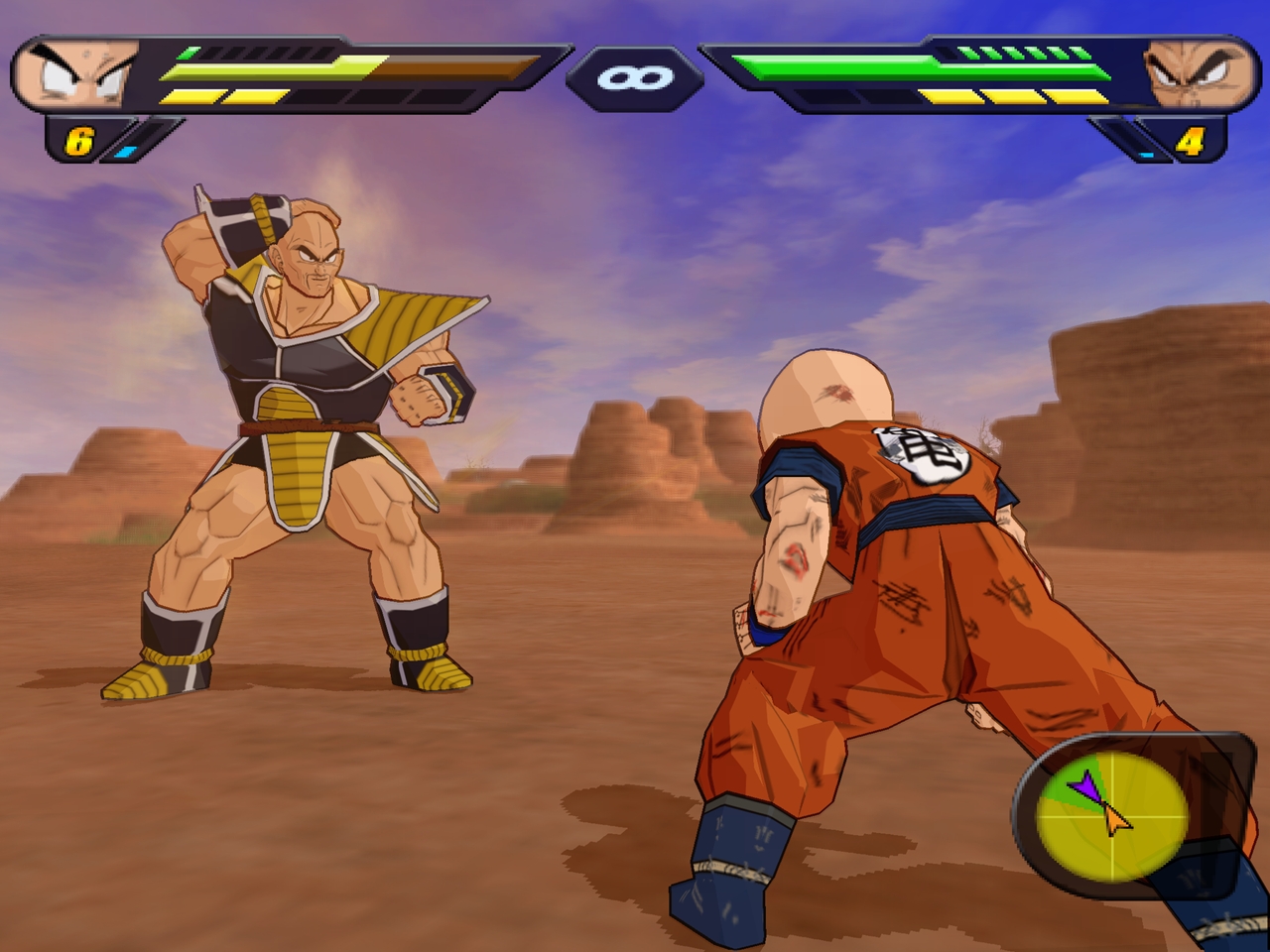Click the blue Ki spark under Goku's counter
1270x952 pixels.
pyautogui.click(x=127, y=152)
